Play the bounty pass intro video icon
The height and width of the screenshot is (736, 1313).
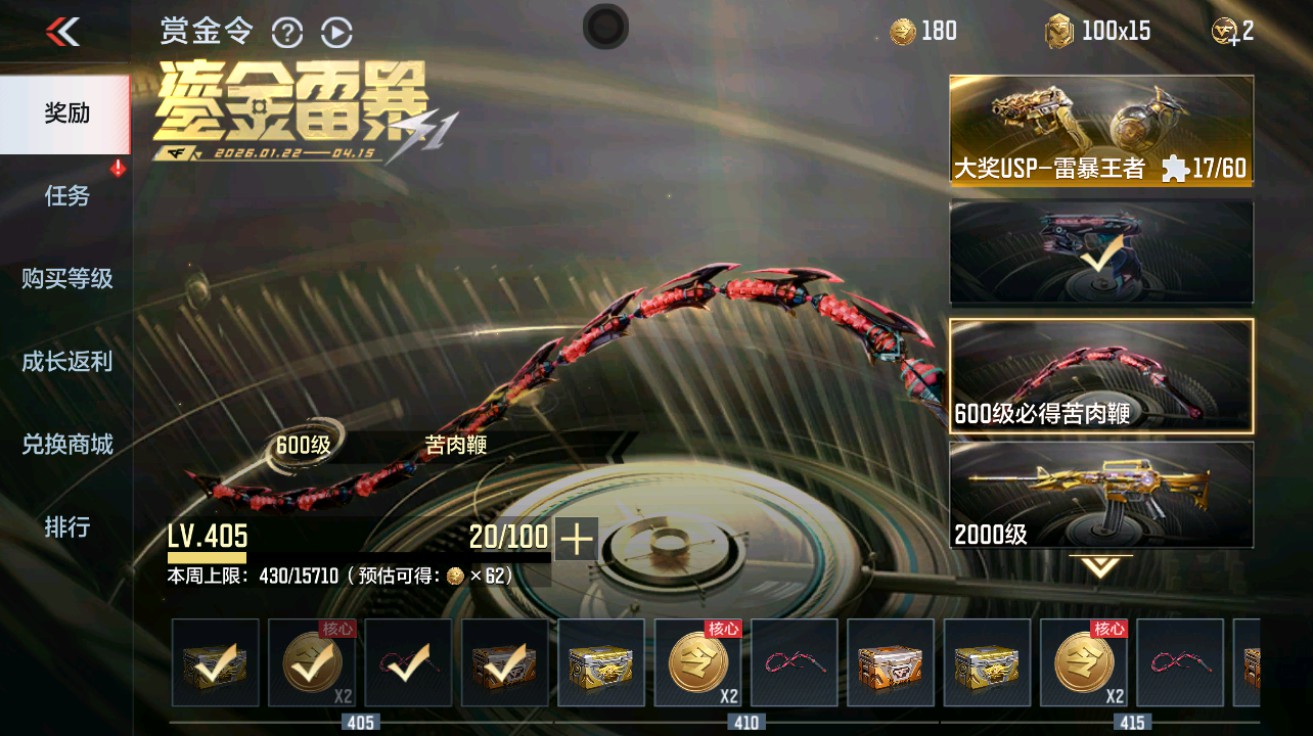337,31
